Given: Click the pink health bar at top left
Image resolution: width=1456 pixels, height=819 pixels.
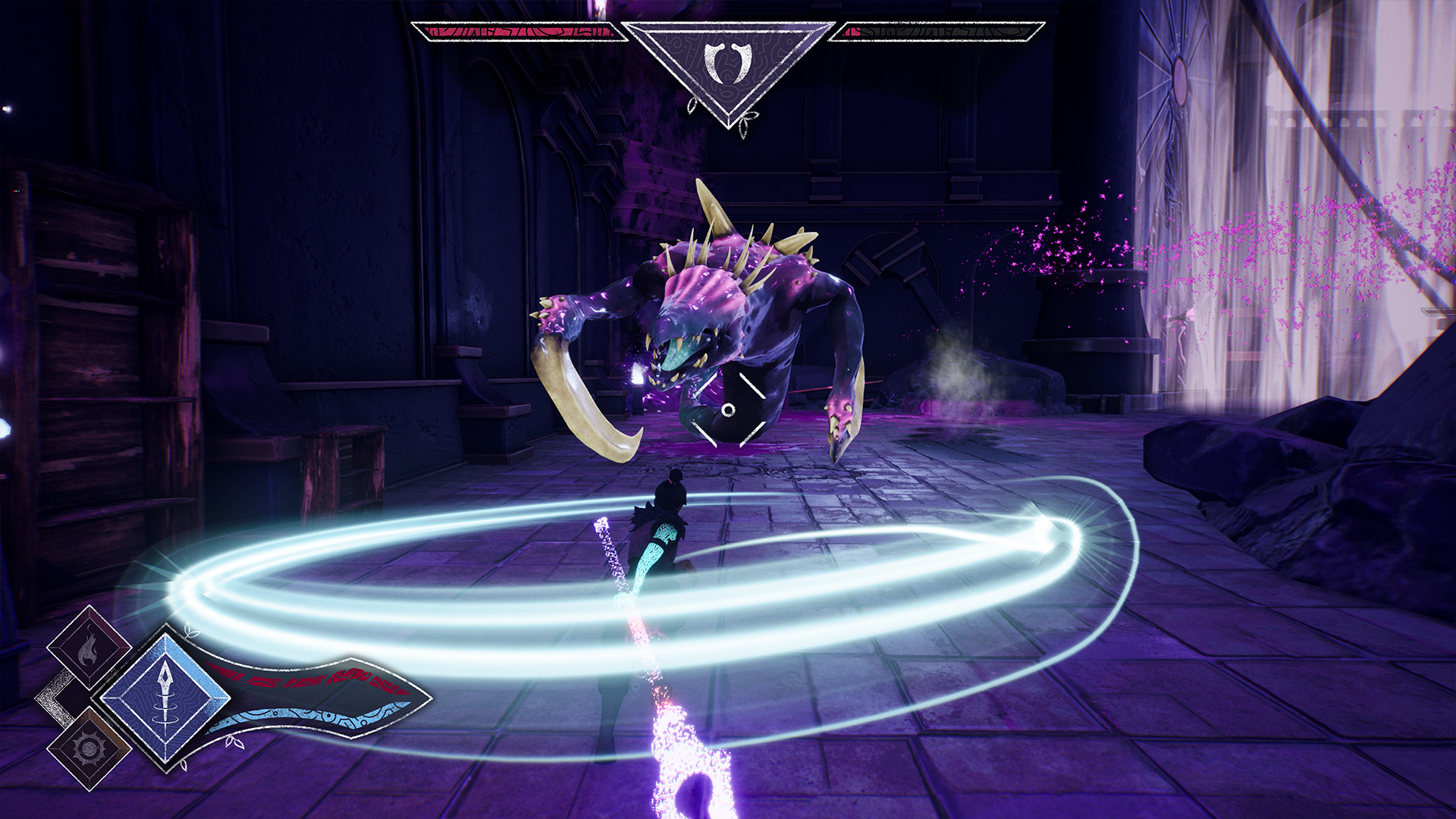Looking at the screenshot, I should [516, 32].
